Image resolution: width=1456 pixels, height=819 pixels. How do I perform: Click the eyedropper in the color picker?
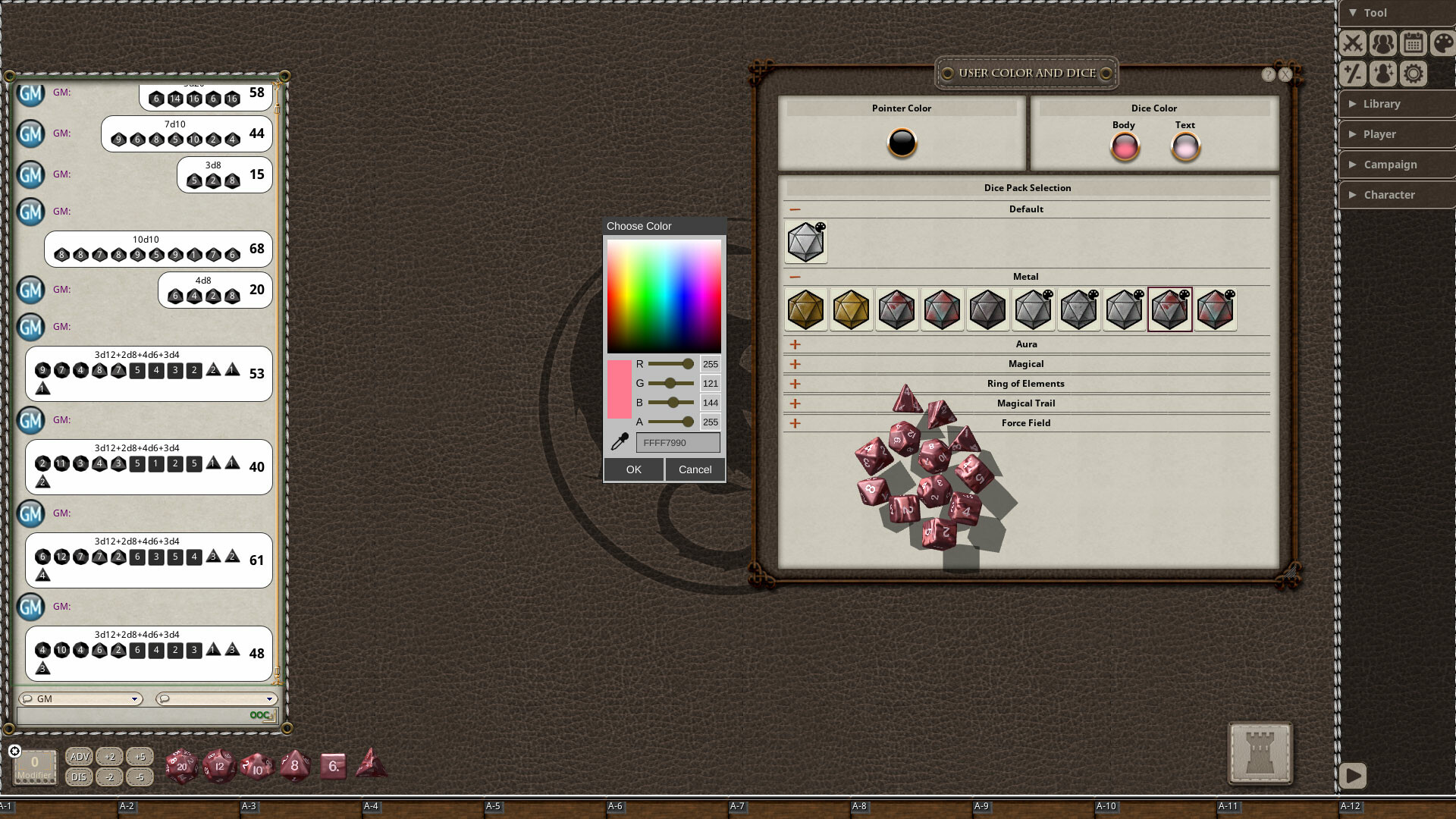[x=619, y=441]
